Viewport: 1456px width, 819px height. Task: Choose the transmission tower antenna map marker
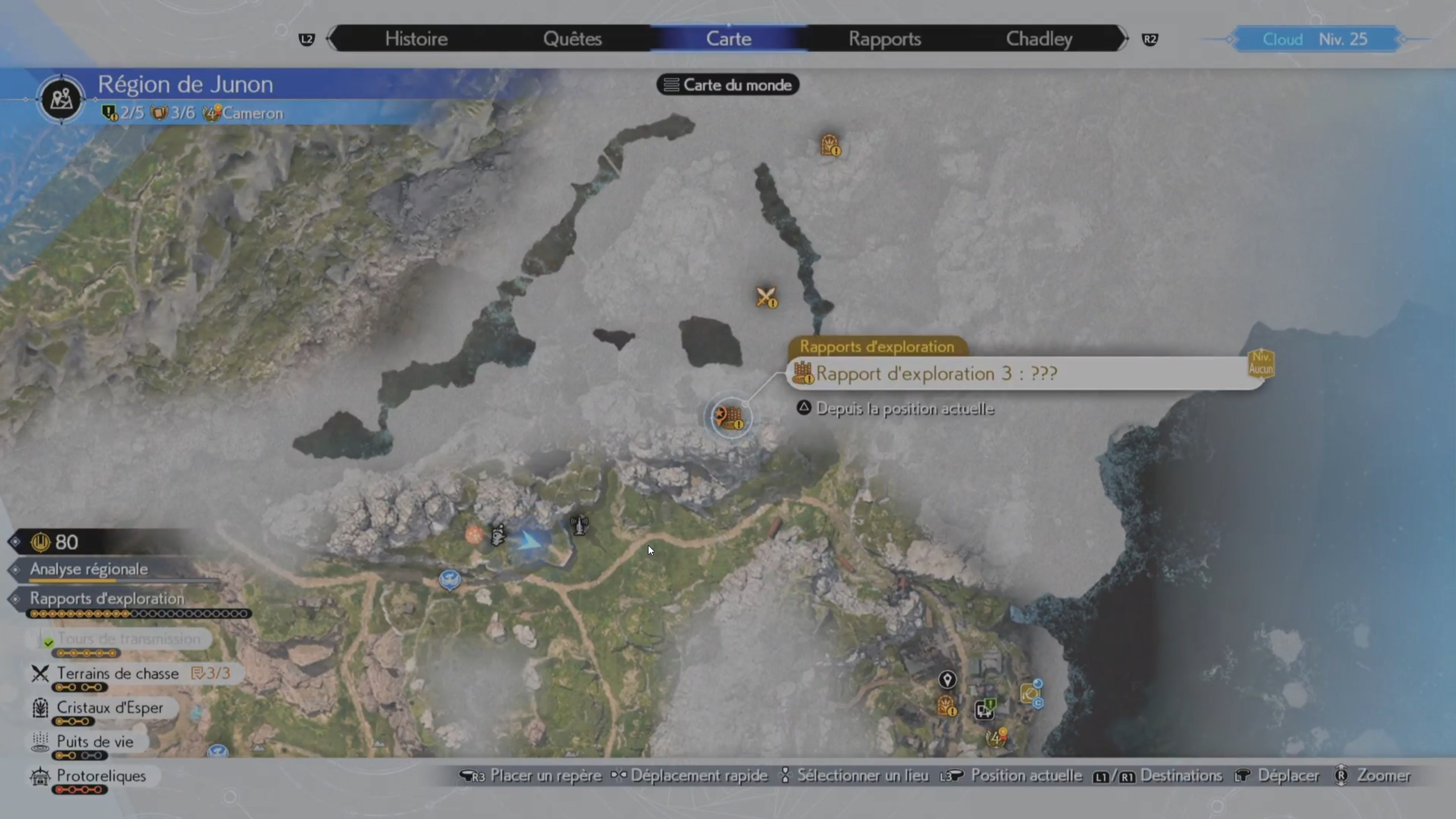579,525
